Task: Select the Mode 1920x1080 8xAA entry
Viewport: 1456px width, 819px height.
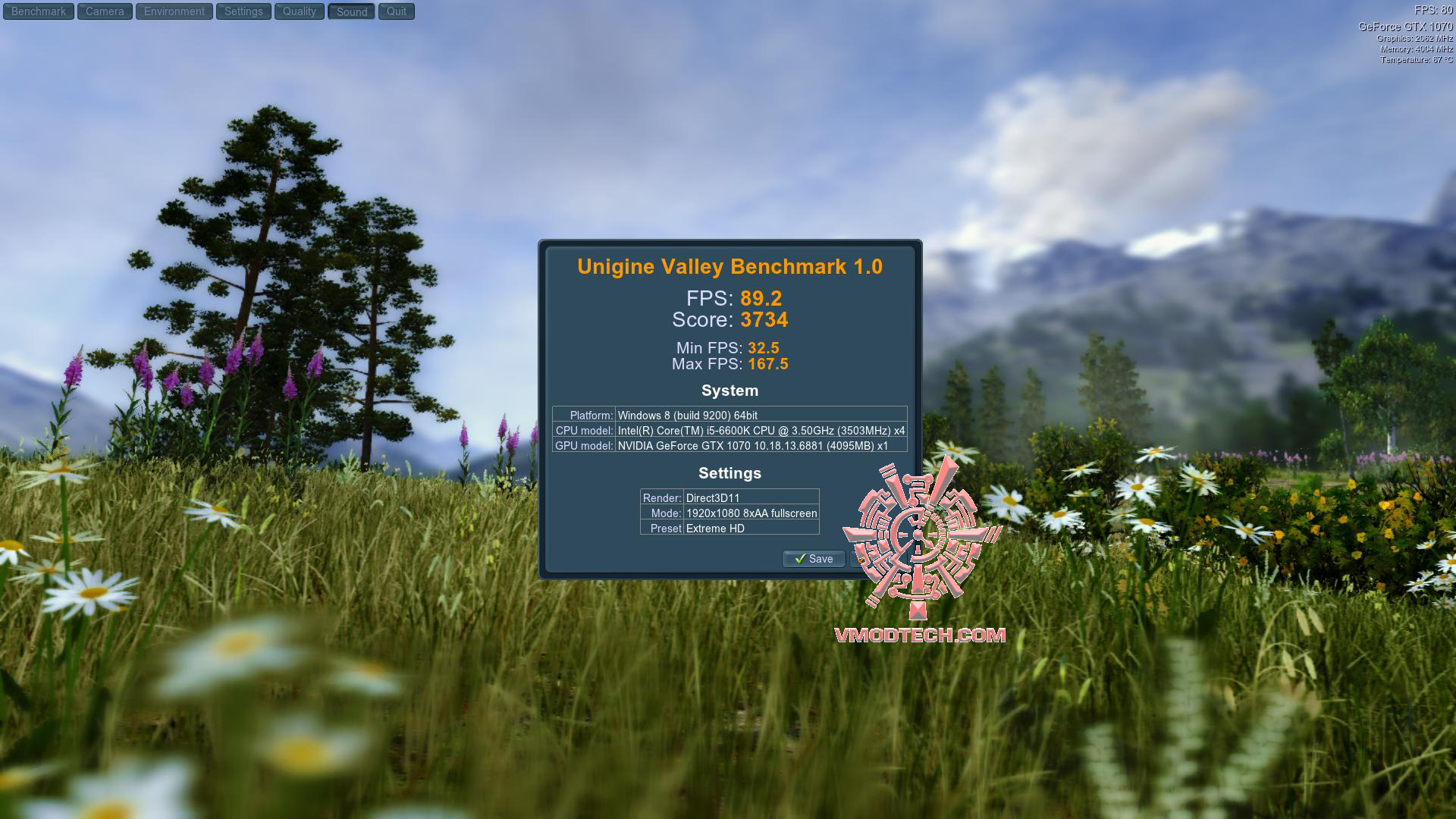Action: (x=730, y=513)
